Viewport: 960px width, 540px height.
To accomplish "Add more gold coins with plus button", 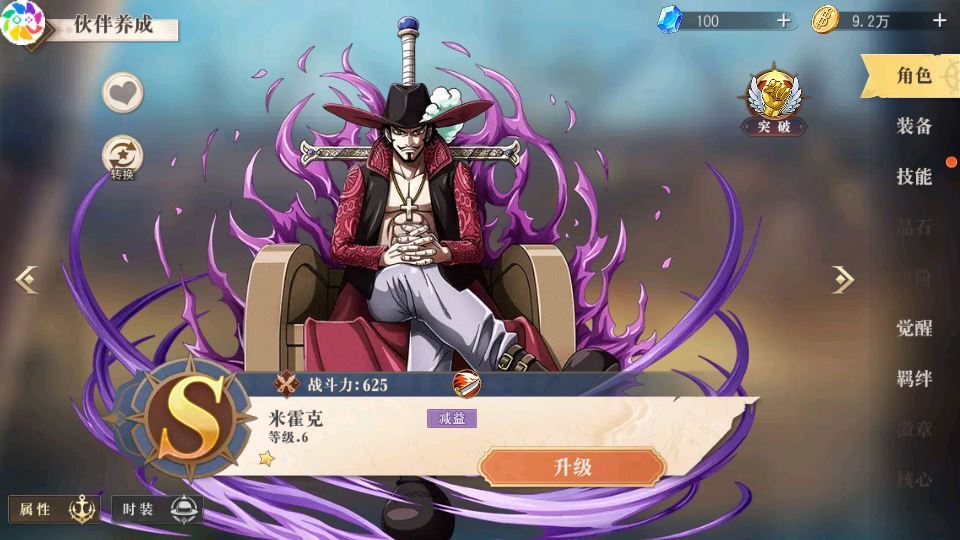I will [939, 20].
